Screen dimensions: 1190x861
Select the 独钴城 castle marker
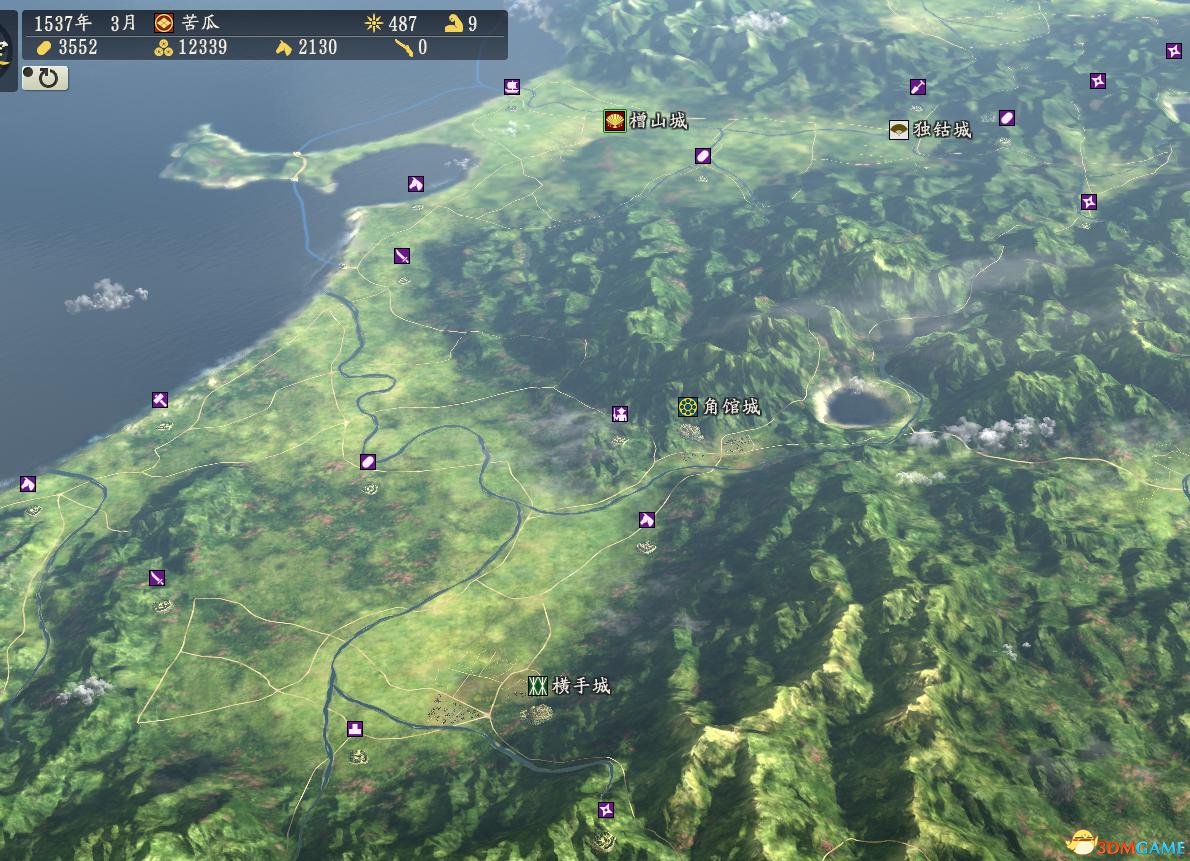pyautogui.click(x=899, y=129)
